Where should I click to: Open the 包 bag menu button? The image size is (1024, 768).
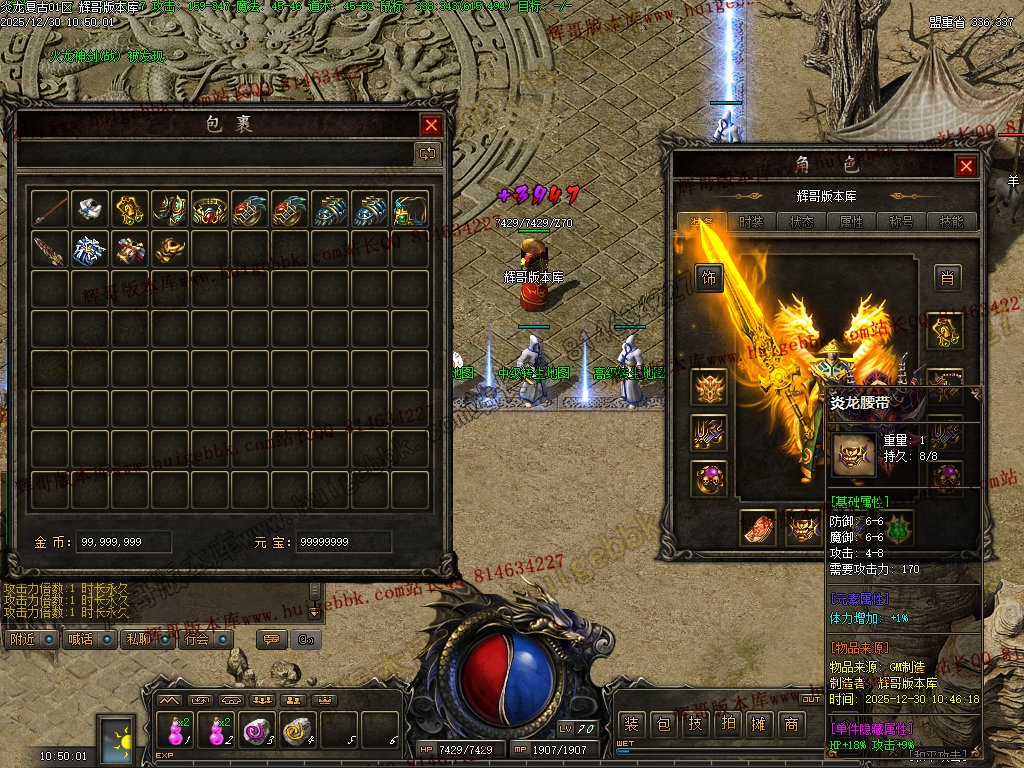coord(663,724)
